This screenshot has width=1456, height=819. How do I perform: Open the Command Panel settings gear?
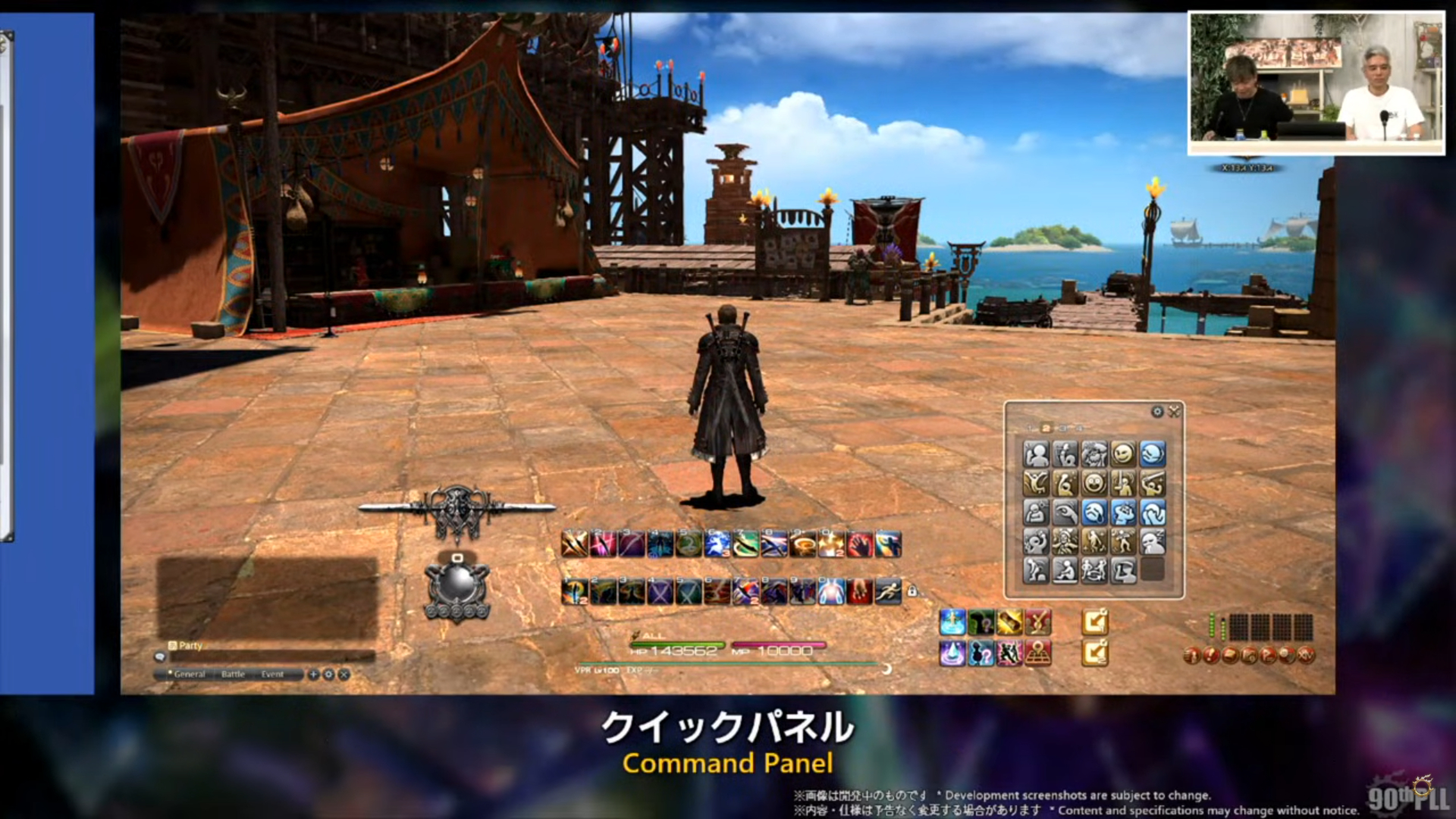pos(1157,411)
